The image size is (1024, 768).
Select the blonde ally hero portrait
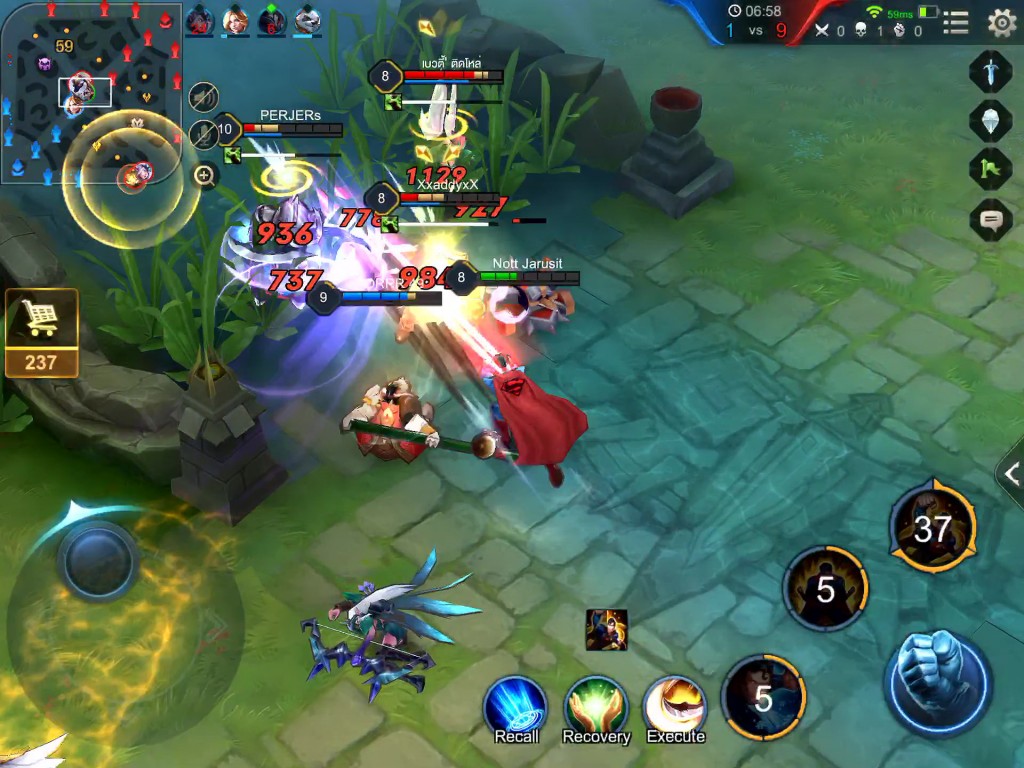[236, 20]
